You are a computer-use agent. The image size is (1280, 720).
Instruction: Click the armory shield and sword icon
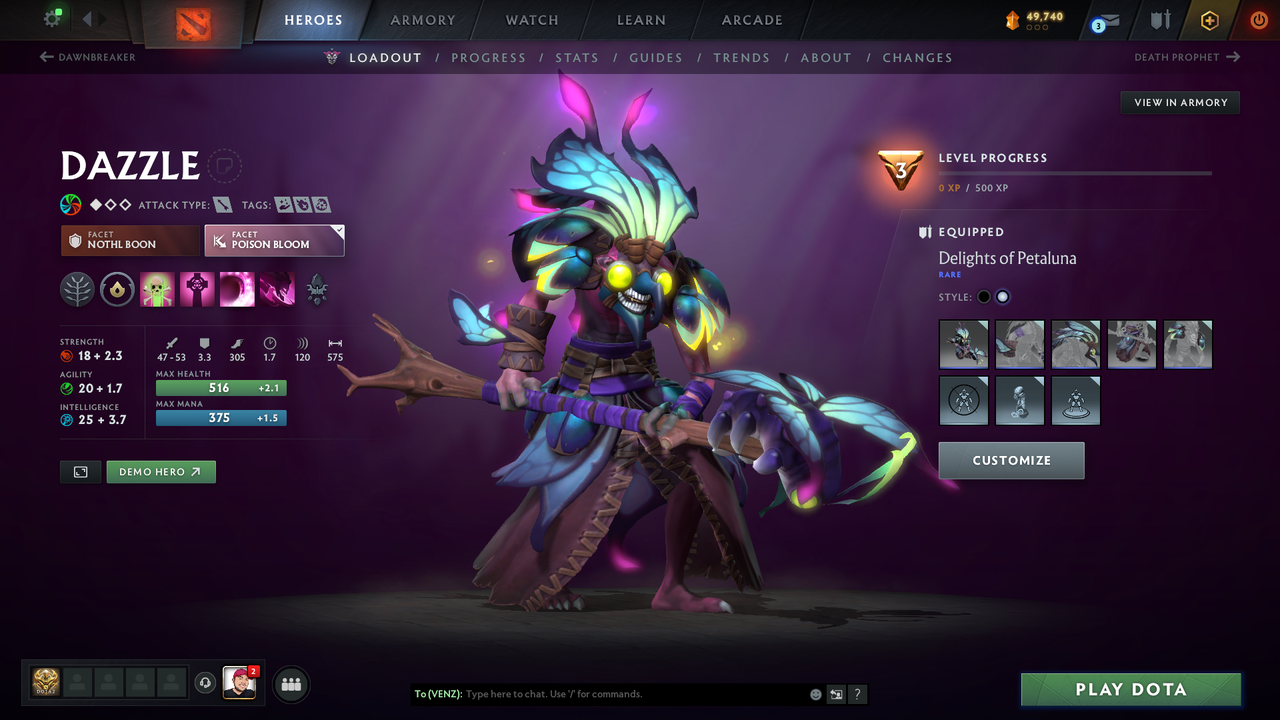coord(1158,19)
